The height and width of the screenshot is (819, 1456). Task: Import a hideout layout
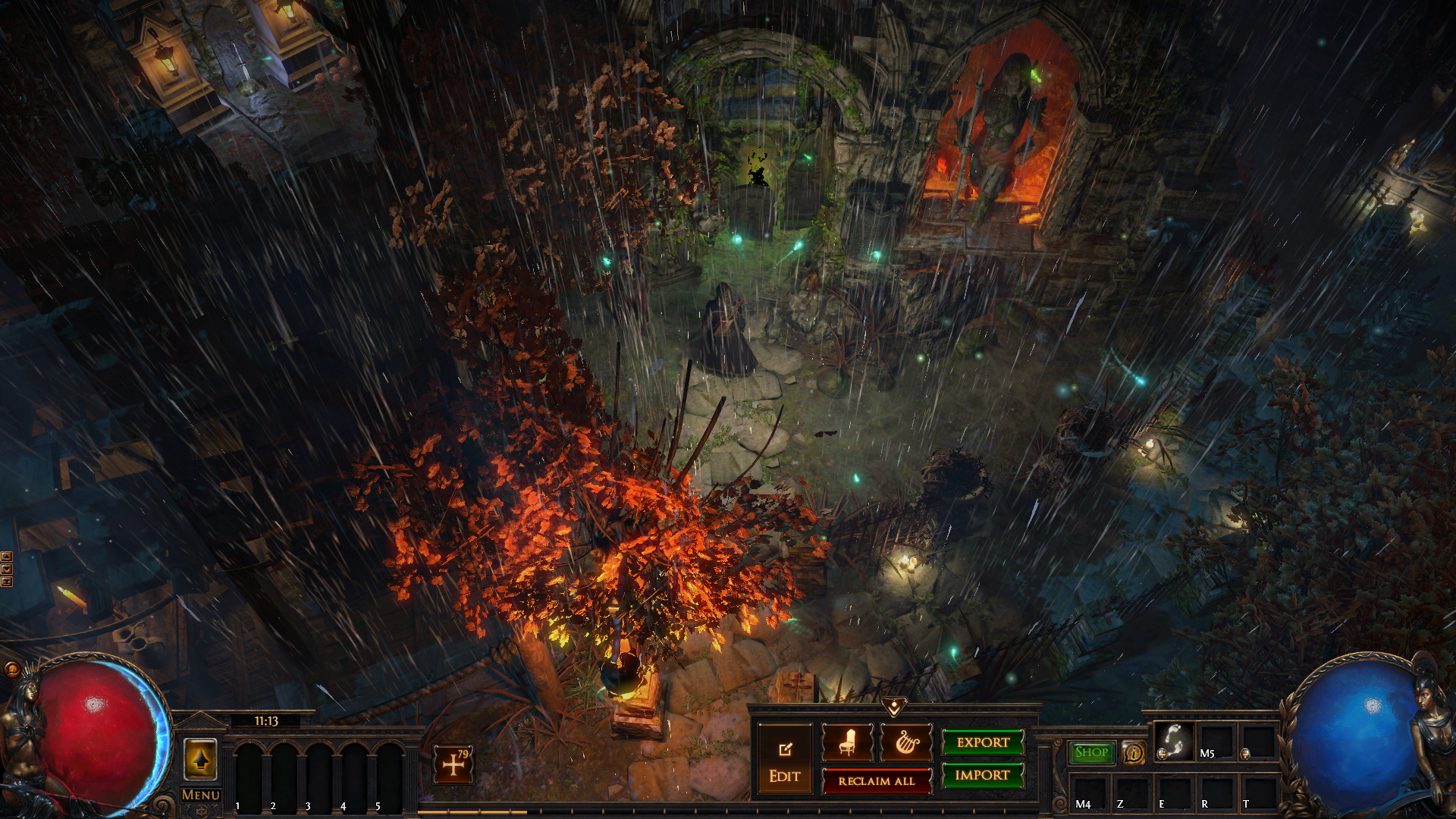[983, 775]
